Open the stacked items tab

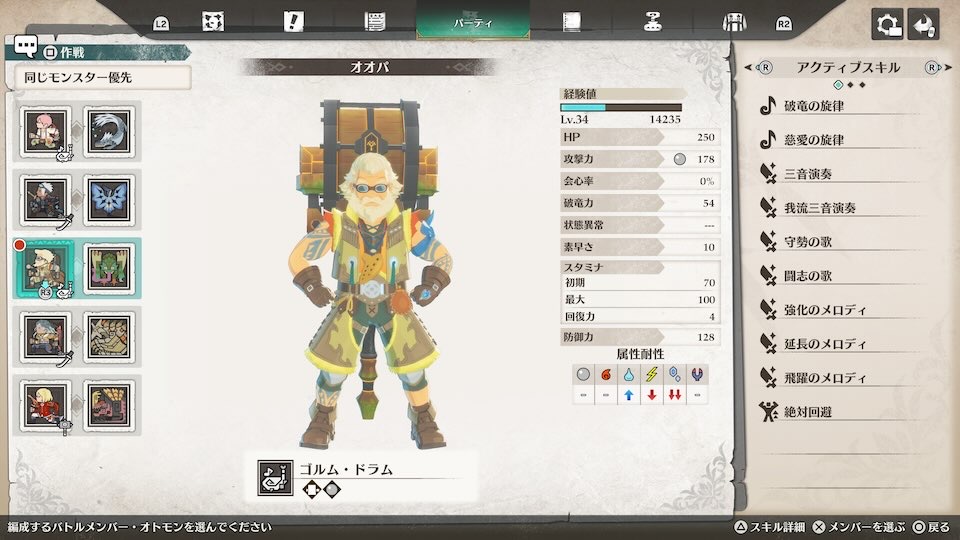375,22
